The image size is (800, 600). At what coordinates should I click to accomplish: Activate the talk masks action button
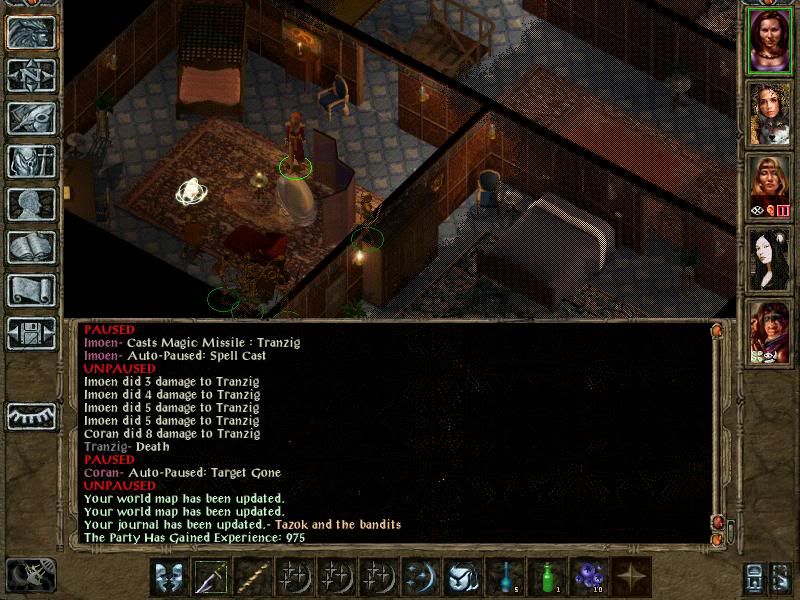click(x=168, y=577)
